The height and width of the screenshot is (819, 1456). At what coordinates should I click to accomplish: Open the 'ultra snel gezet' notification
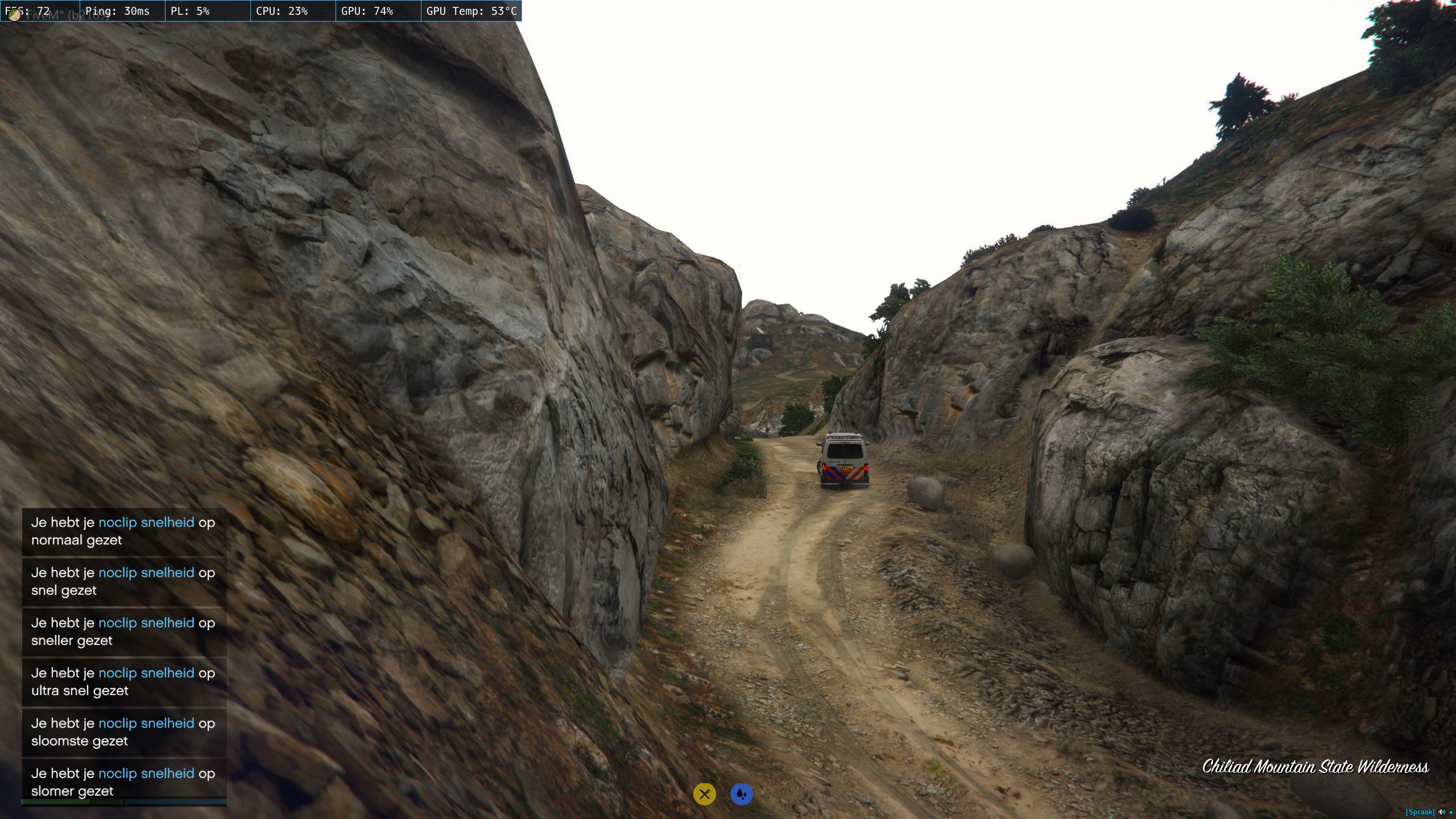click(x=124, y=682)
